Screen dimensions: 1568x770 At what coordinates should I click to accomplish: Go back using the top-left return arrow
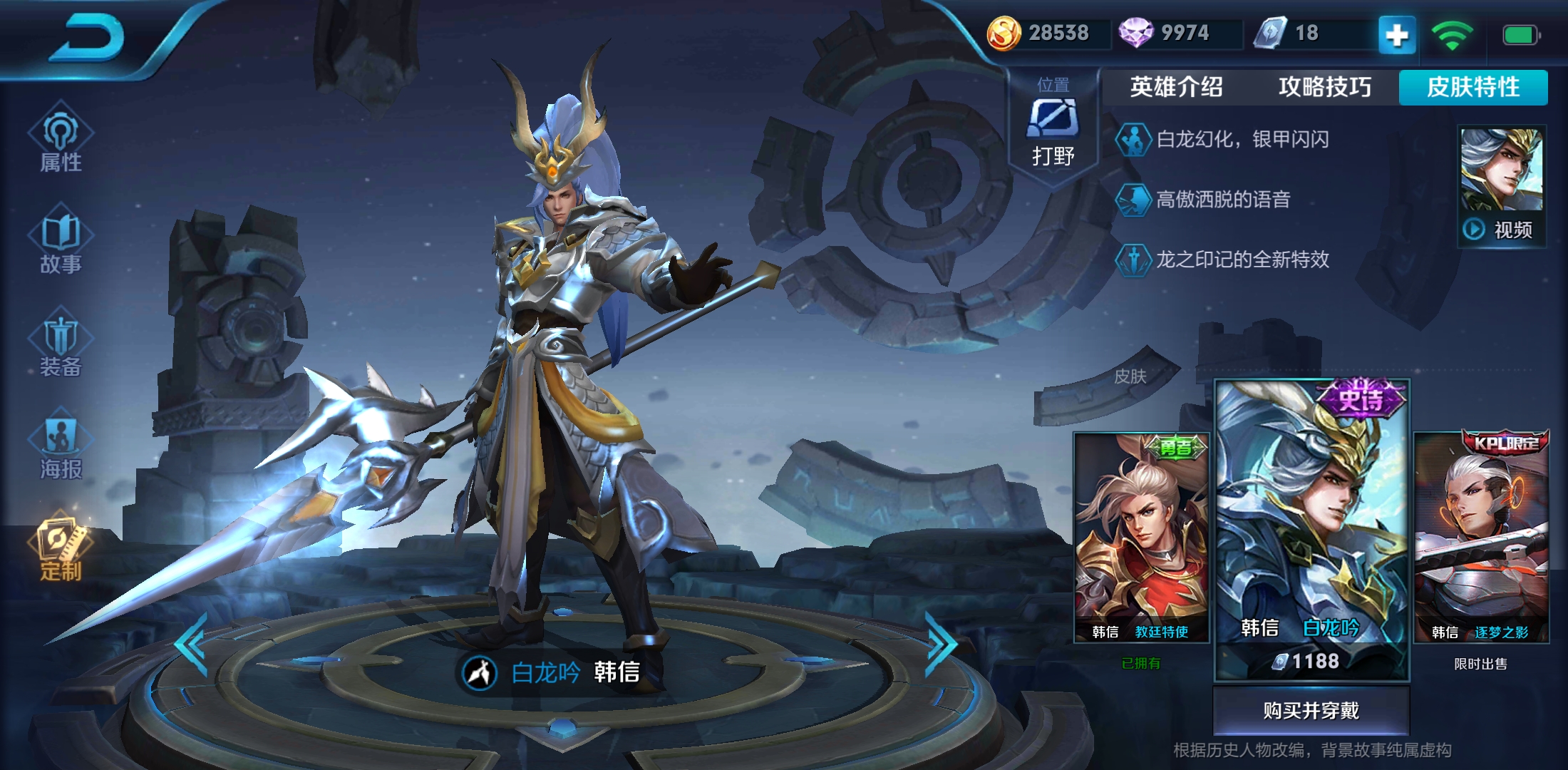(87, 39)
